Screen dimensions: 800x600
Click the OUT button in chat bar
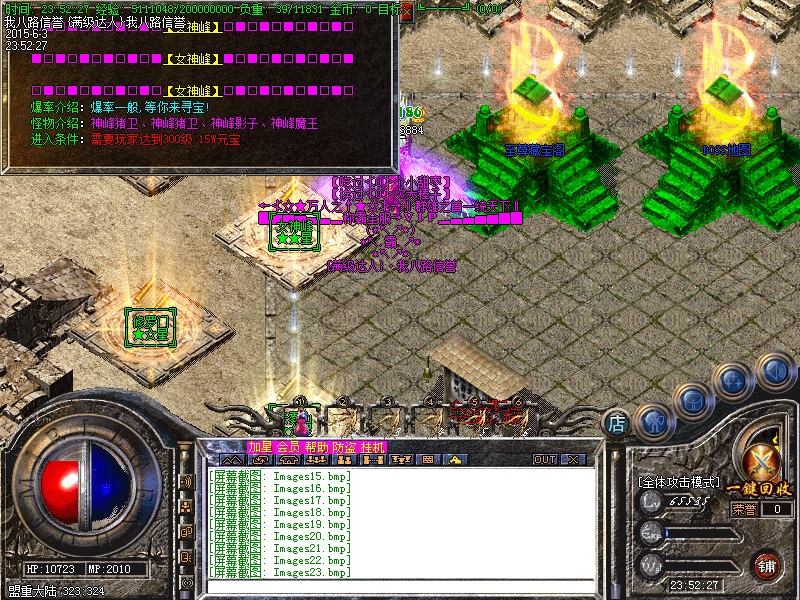click(545, 460)
